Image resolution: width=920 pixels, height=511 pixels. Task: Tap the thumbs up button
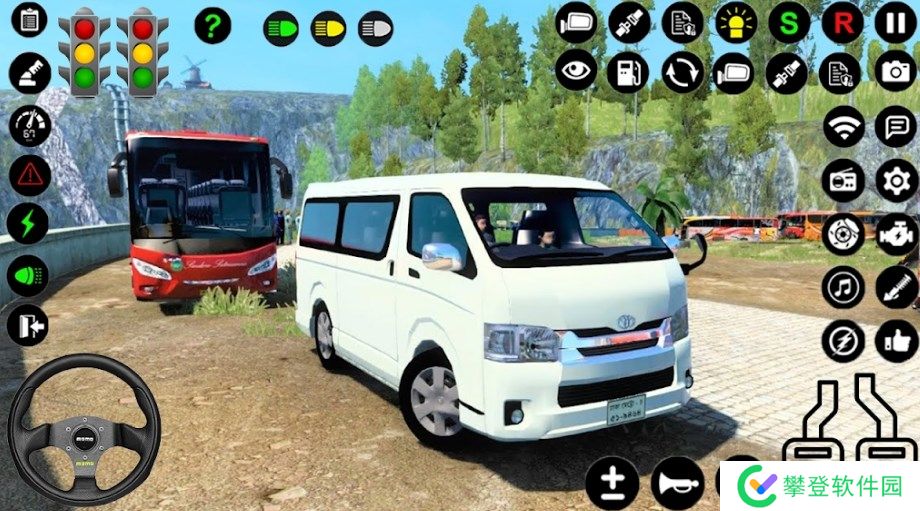click(x=895, y=341)
